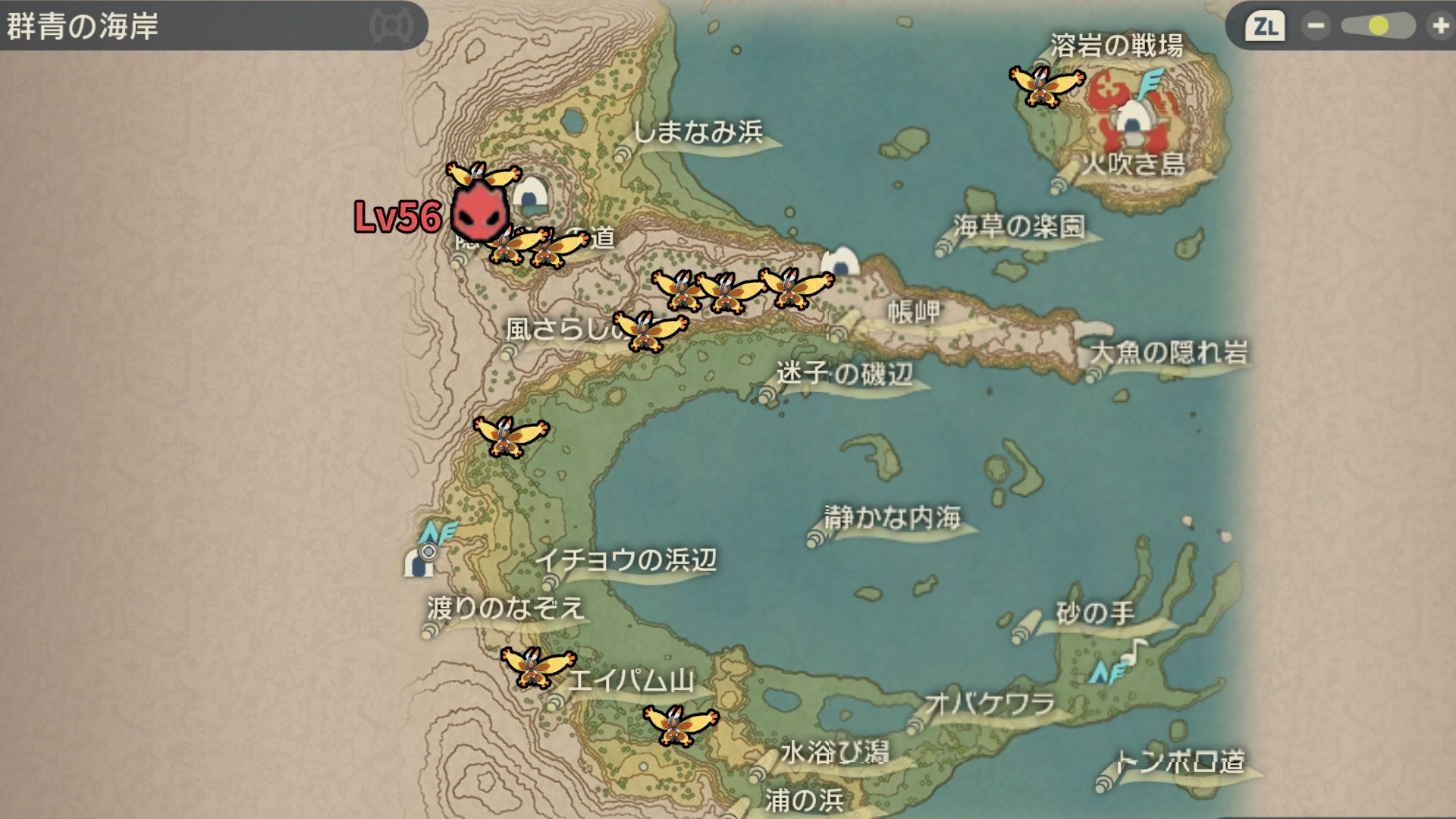
Task: Zoom in the map with plus button
Action: [1439, 27]
